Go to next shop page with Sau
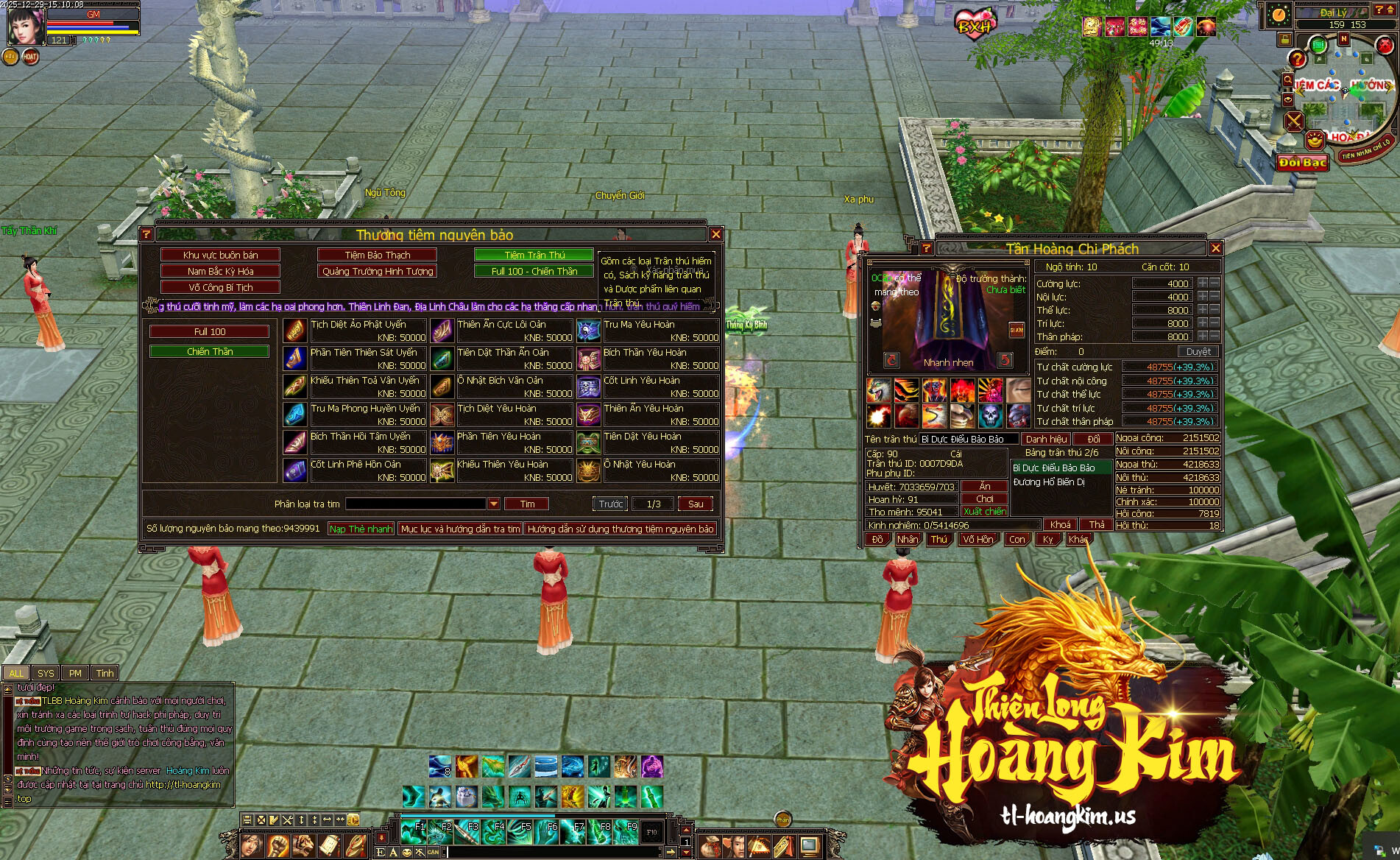Image resolution: width=1400 pixels, height=860 pixels. coord(696,504)
